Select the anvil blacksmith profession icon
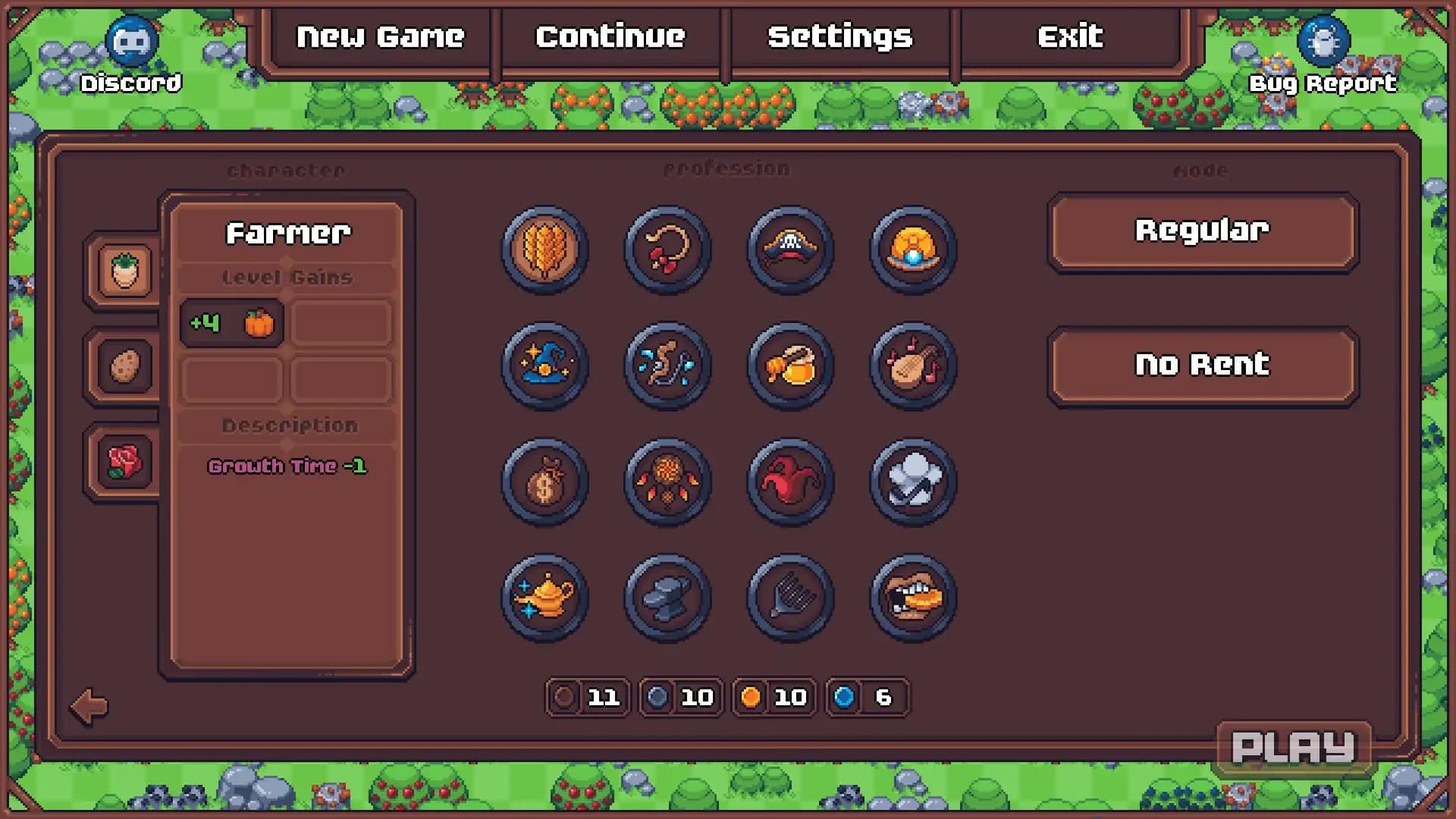 (x=667, y=598)
